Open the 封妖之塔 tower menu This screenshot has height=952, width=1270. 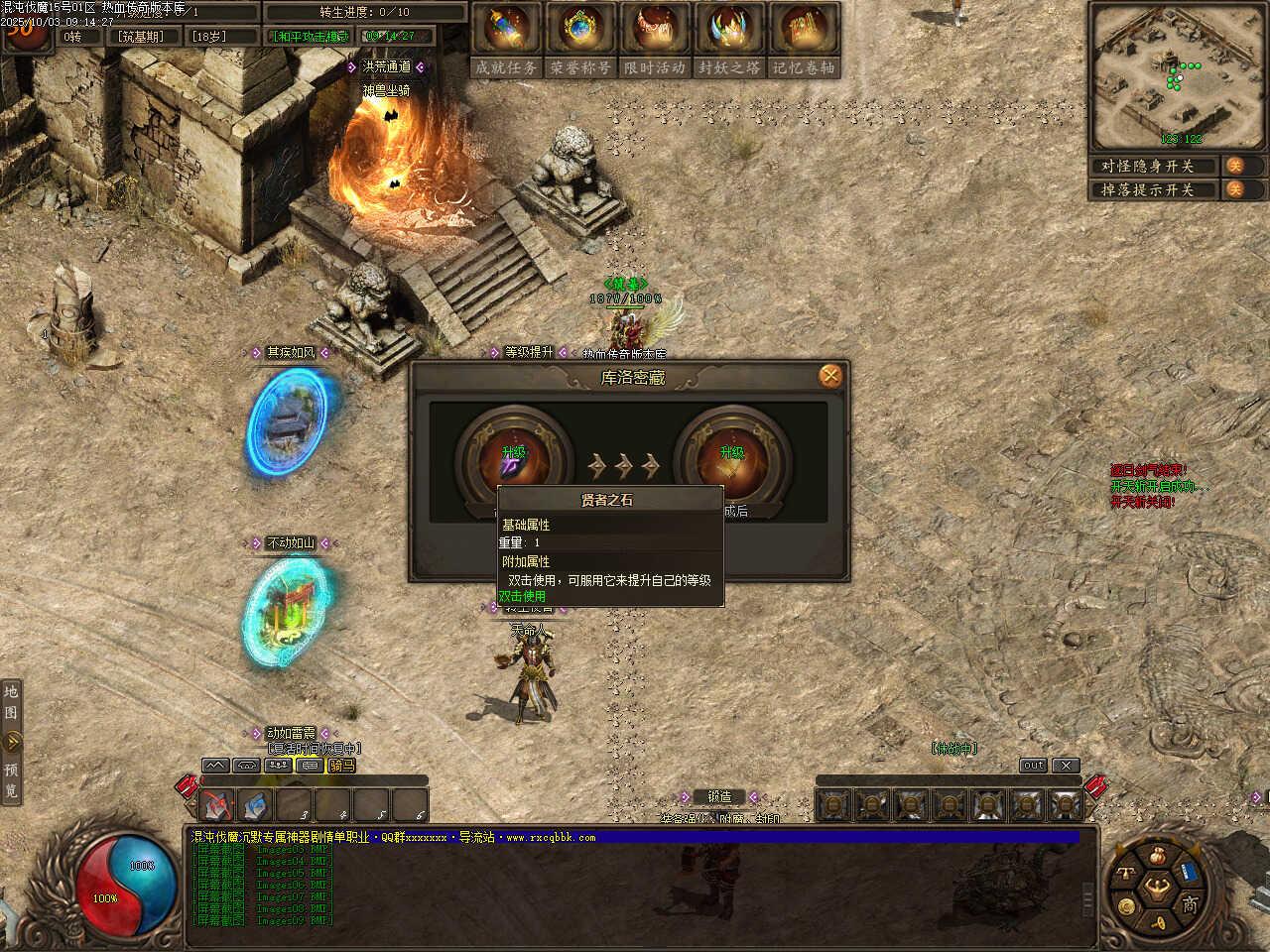pos(729,40)
